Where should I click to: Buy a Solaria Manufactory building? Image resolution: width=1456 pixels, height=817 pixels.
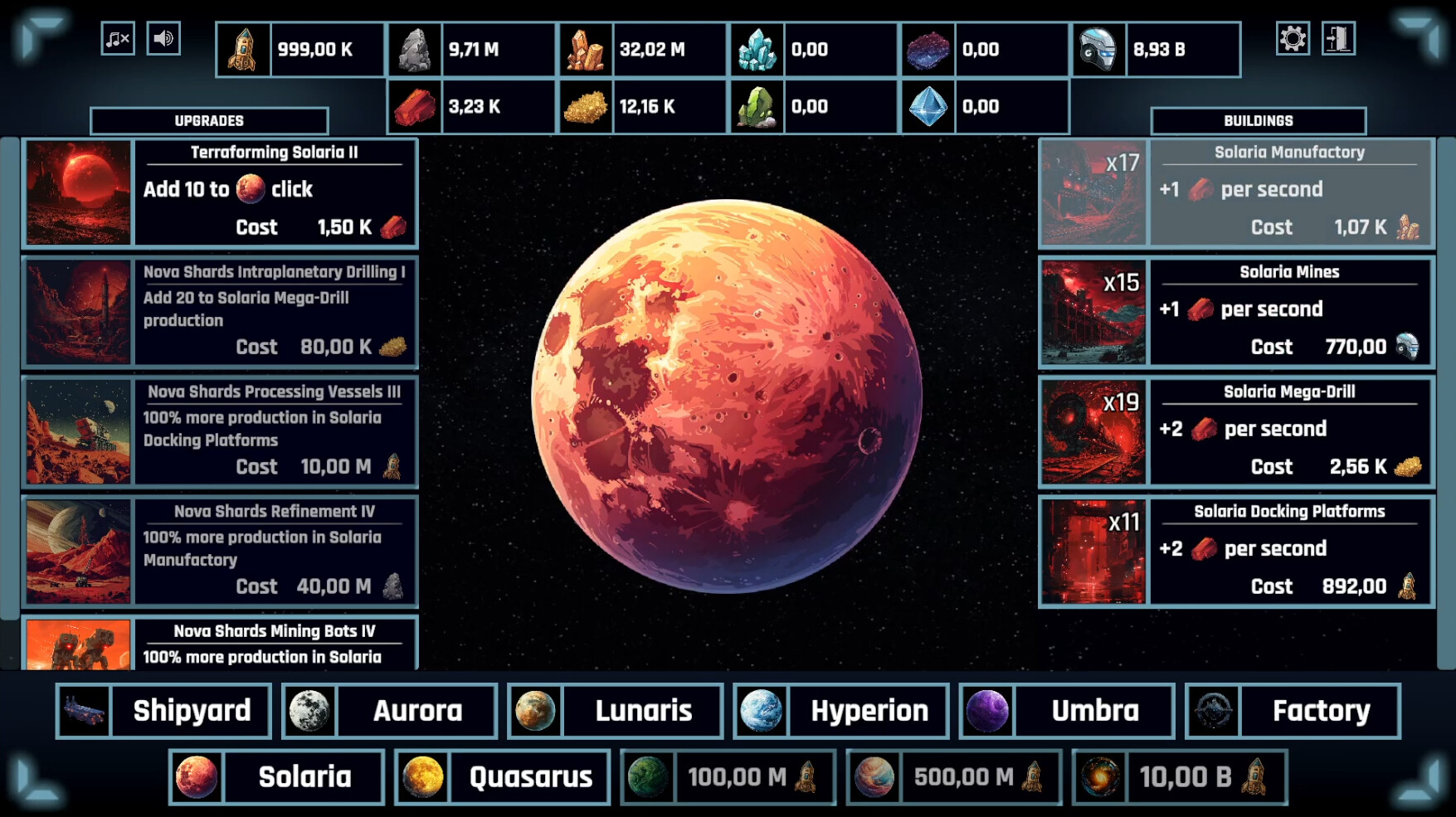click(1236, 192)
